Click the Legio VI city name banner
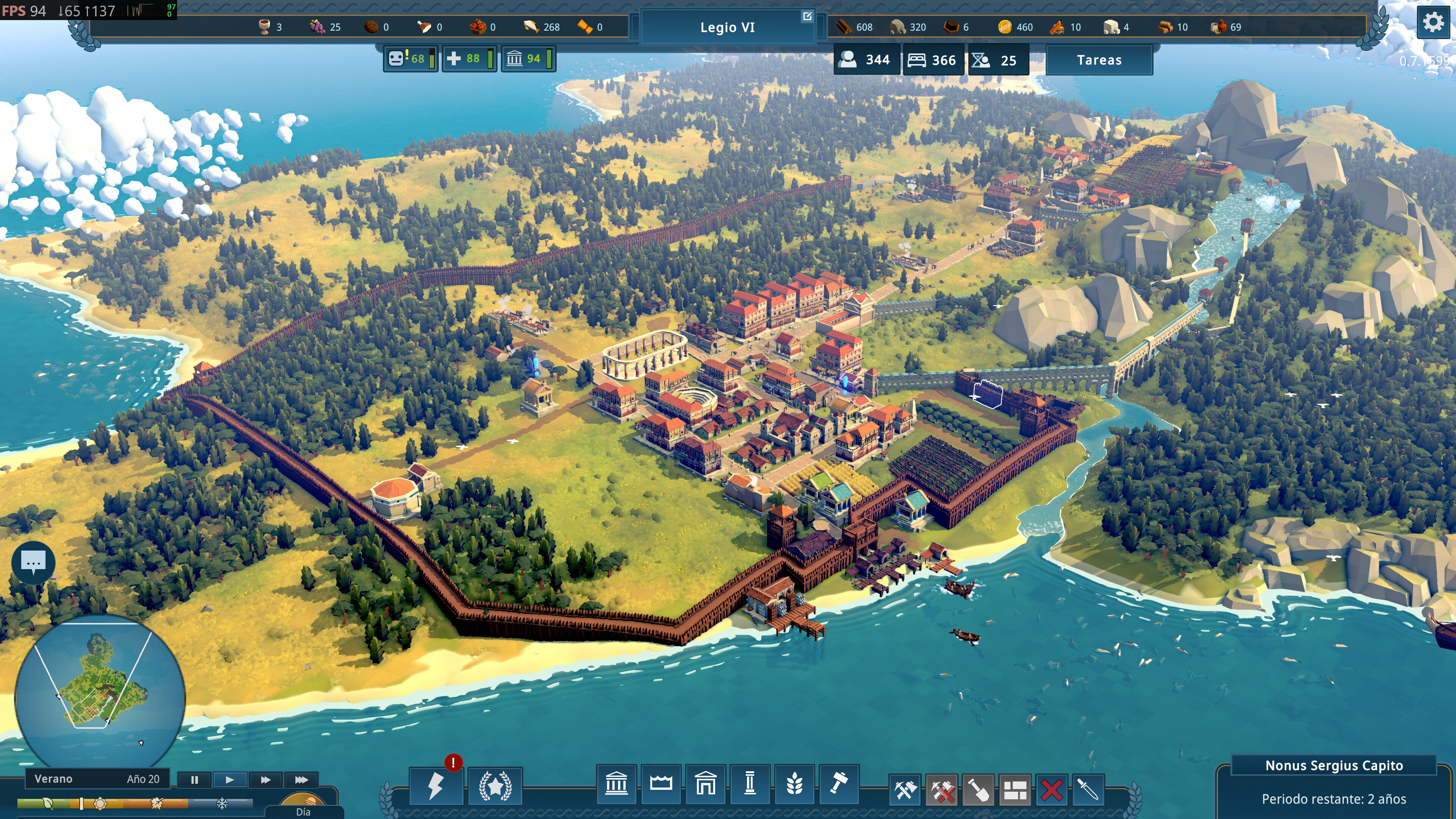 point(727,27)
